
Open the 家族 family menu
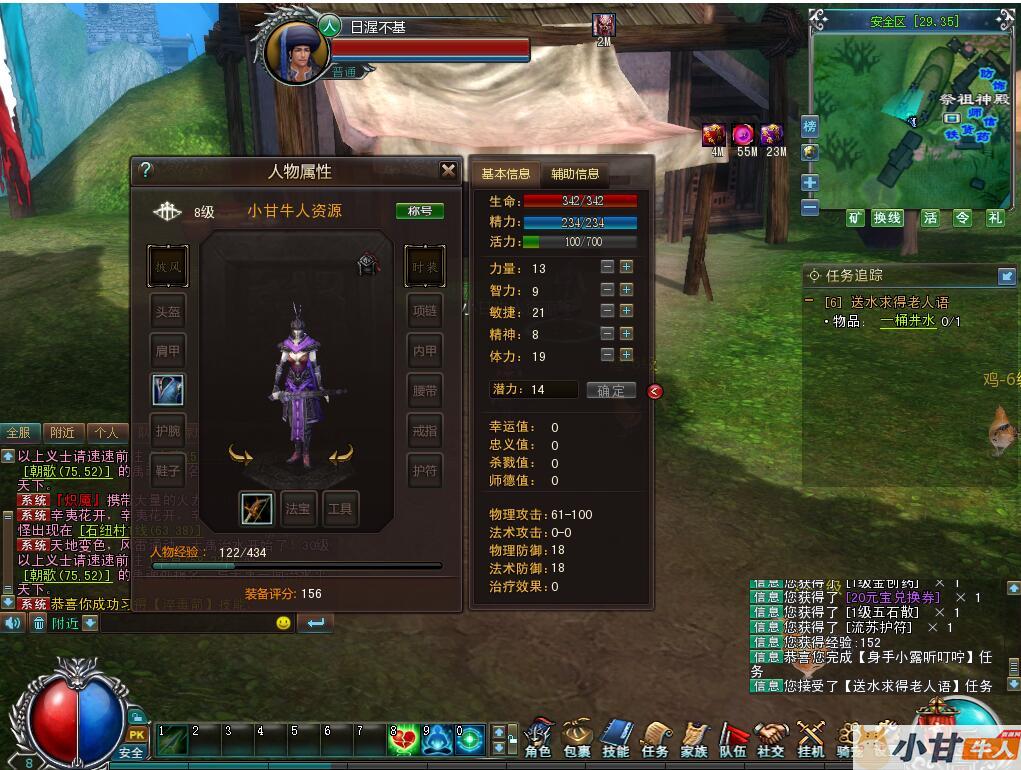(693, 738)
